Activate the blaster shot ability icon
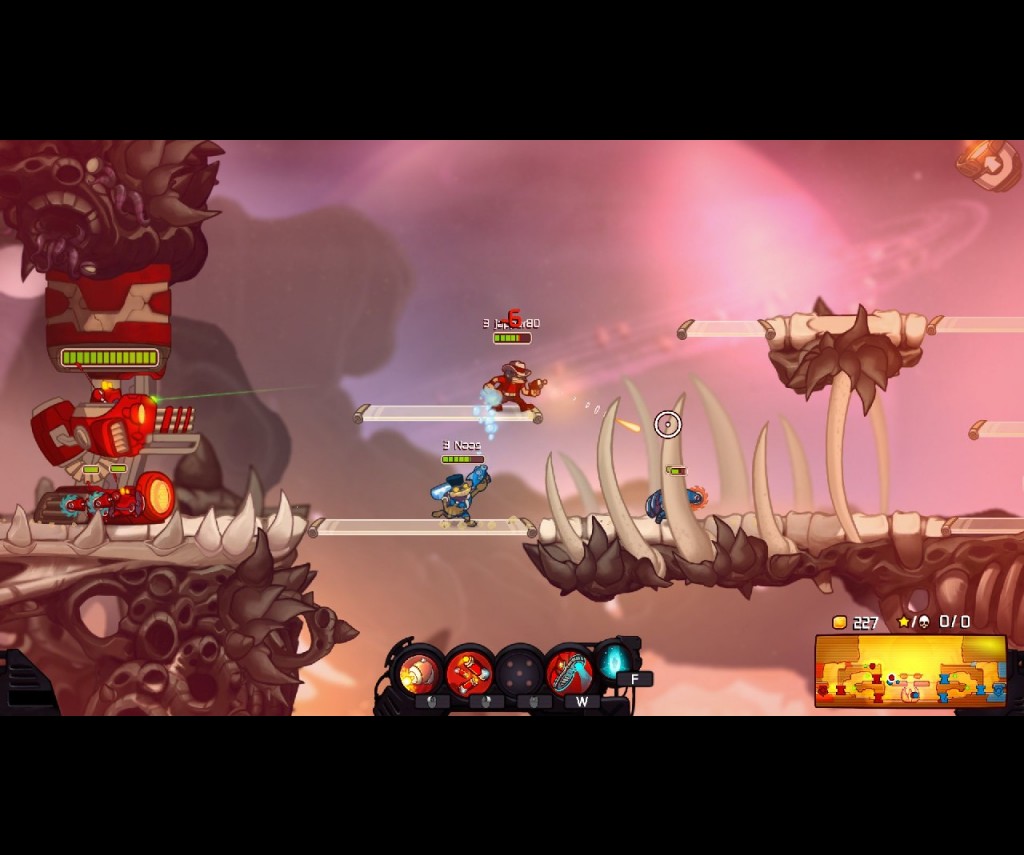The image size is (1024, 855). click(420, 672)
